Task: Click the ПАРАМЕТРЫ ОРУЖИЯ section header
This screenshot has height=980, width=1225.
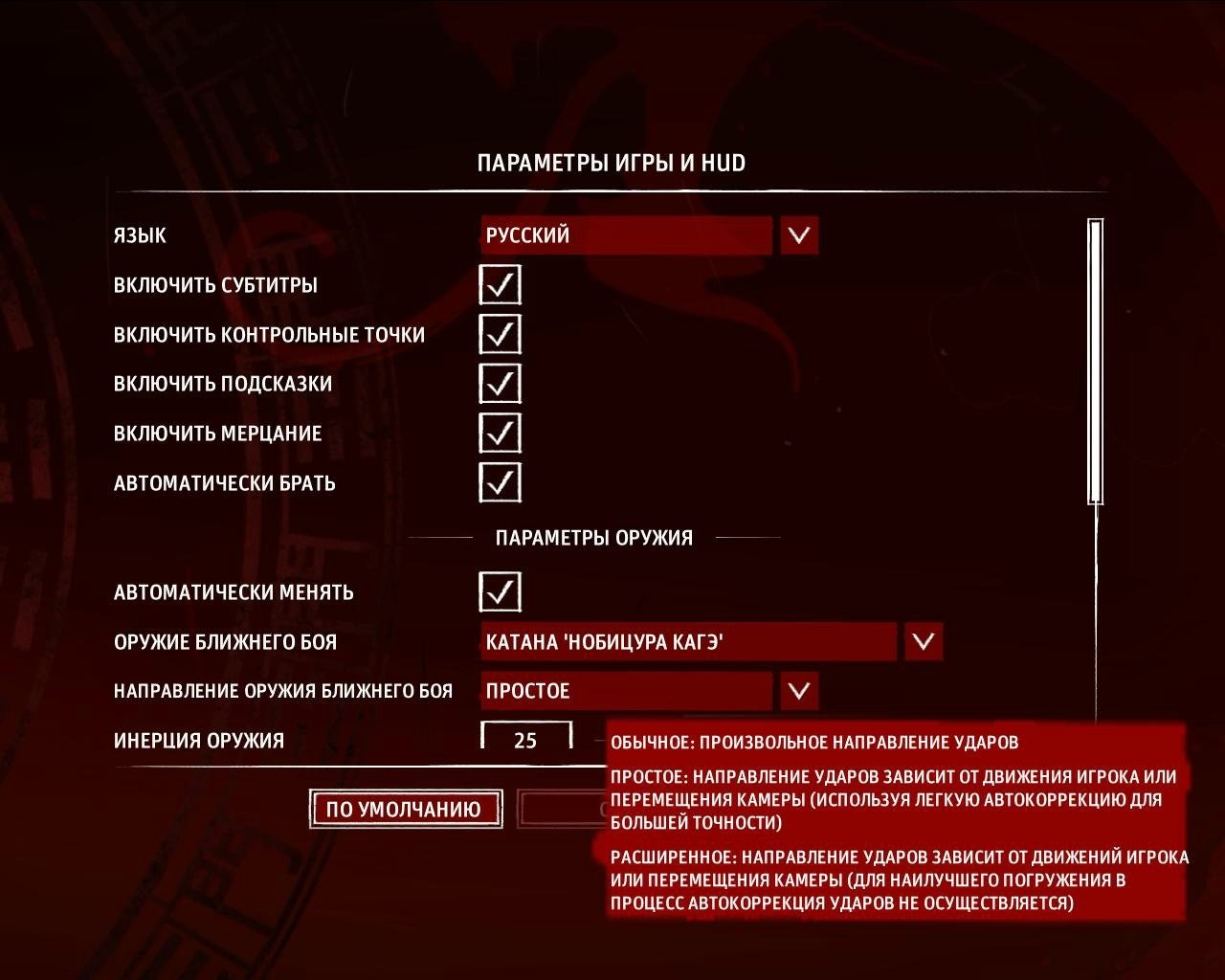Action: [594, 537]
